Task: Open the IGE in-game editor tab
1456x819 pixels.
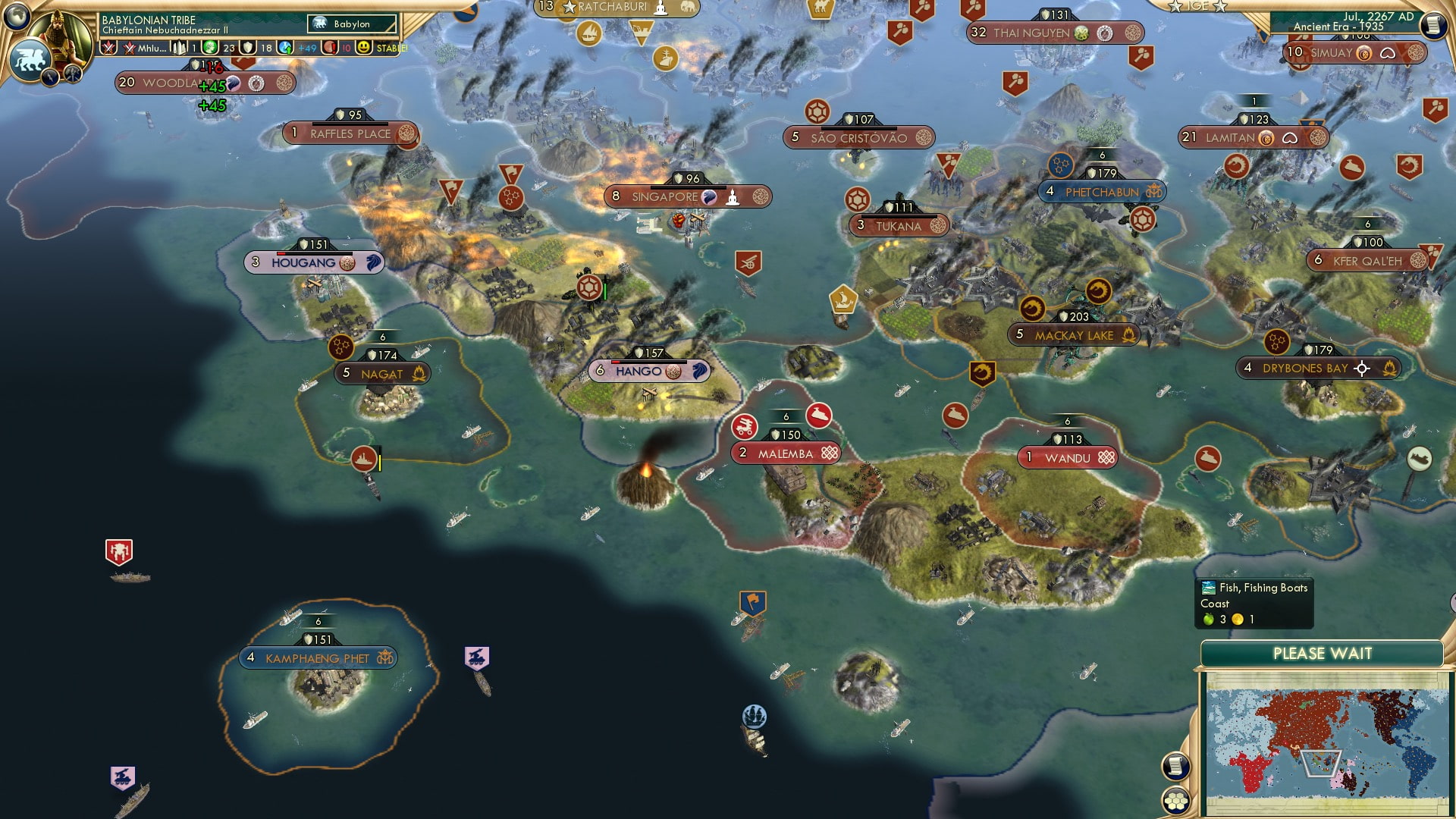Action: [1198, 6]
